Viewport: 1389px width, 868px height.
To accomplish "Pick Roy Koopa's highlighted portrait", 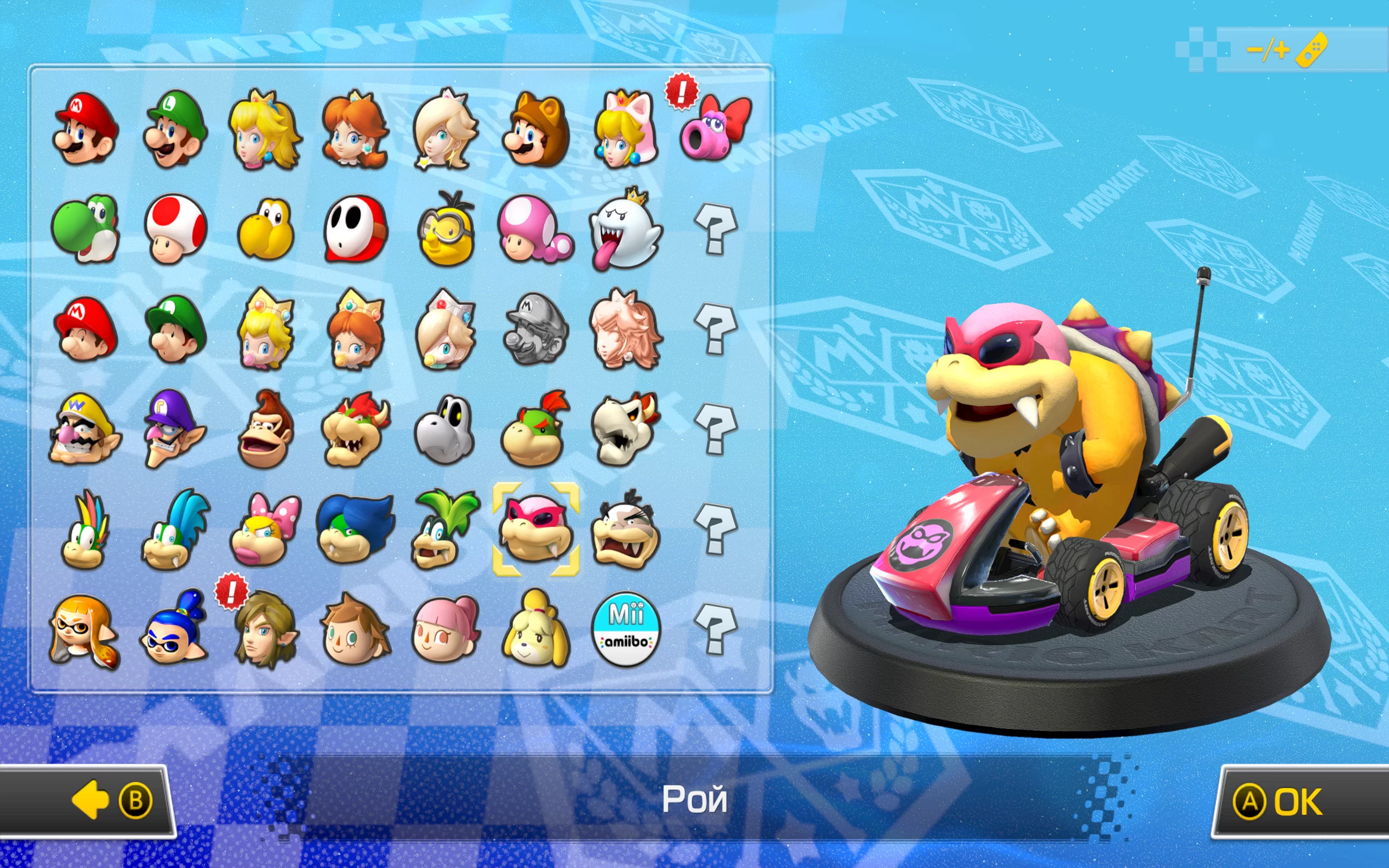I will (536, 529).
